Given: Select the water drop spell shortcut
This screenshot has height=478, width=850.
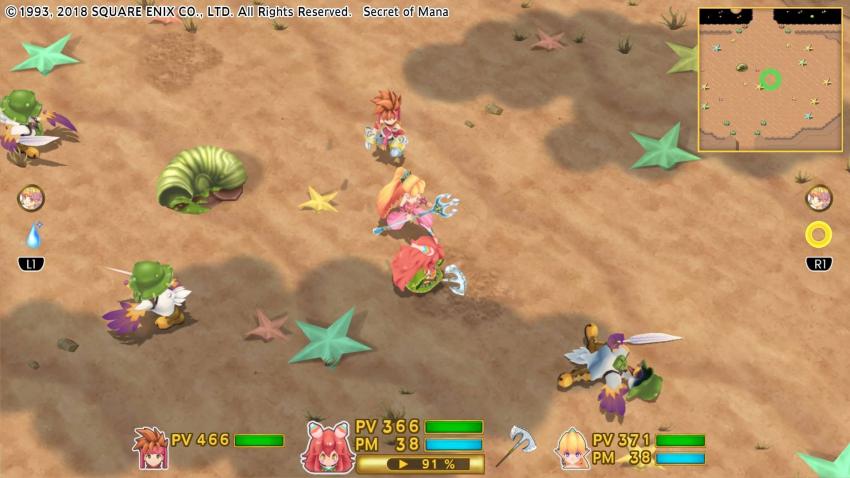Looking at the screenshot, I should [33, 236].
